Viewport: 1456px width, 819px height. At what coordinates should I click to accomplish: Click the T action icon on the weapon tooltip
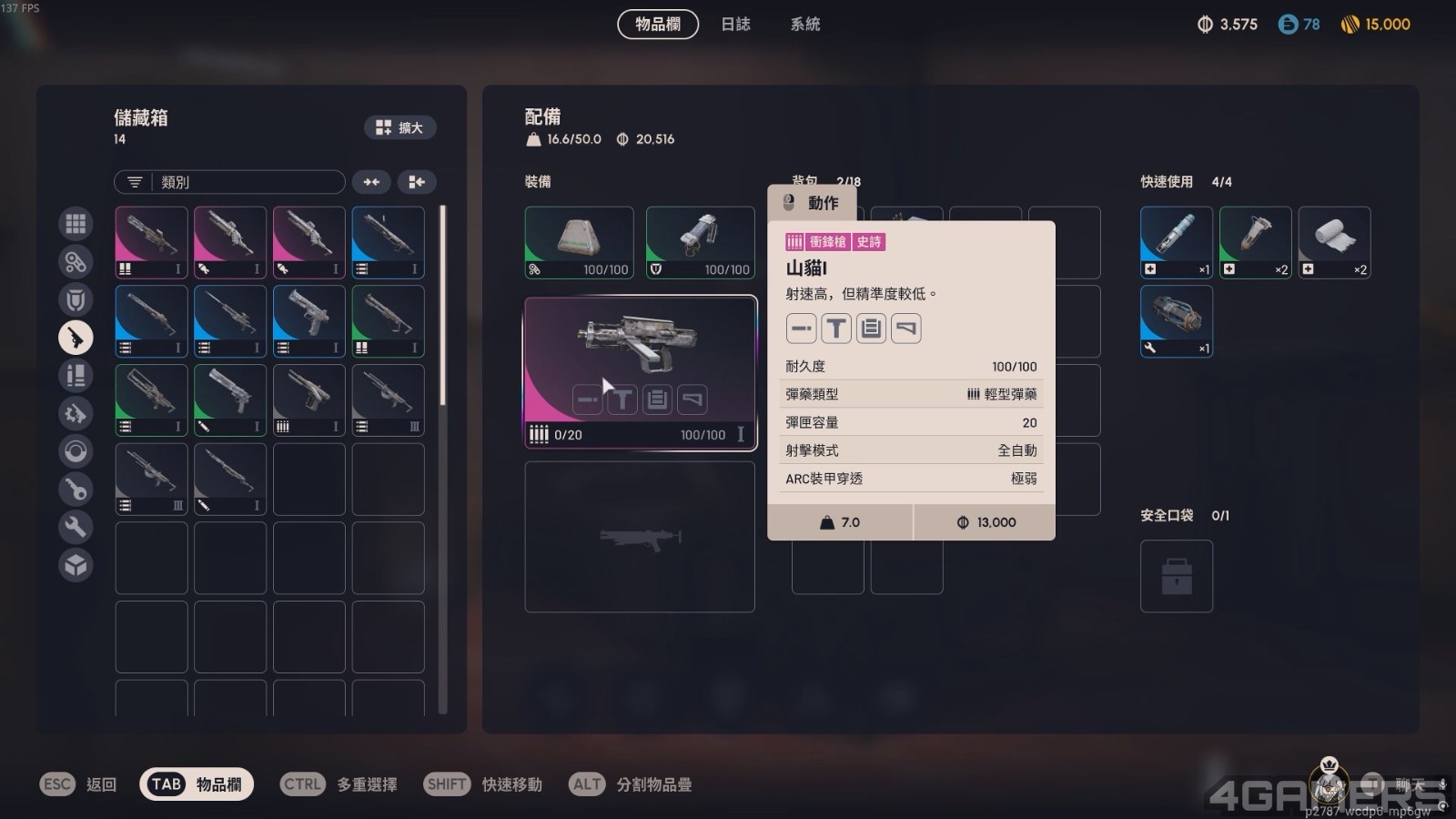(836, 328)
